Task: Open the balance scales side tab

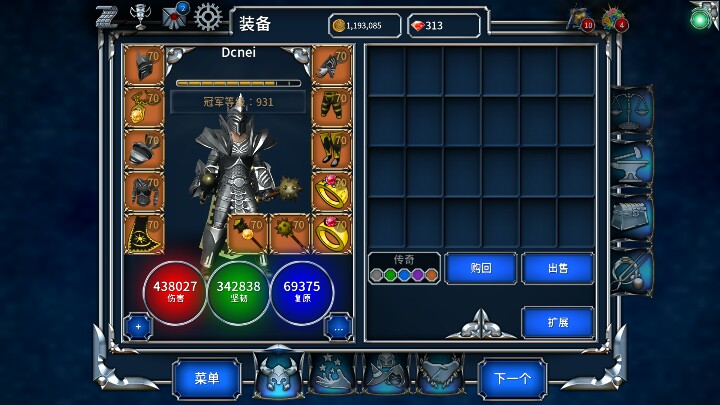Action: [x=632, y=108]
